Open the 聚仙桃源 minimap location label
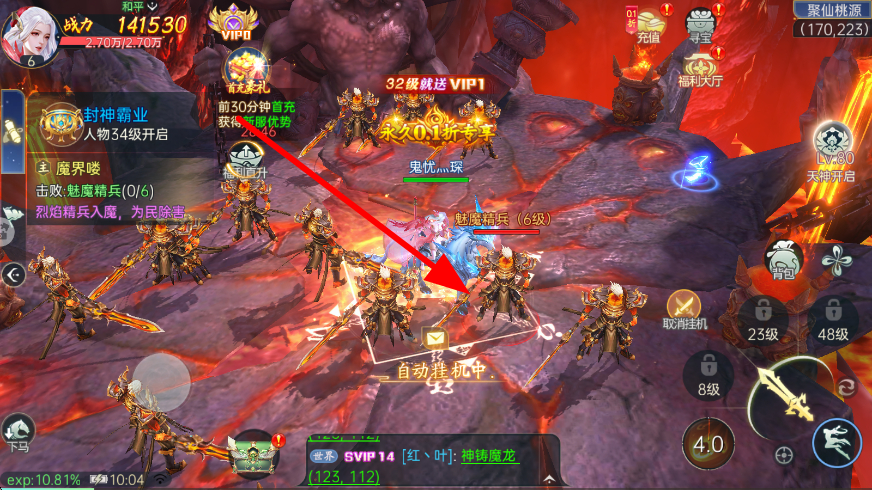Image resolution: width=872 pixels, height=490 pixels. [830, 10]
